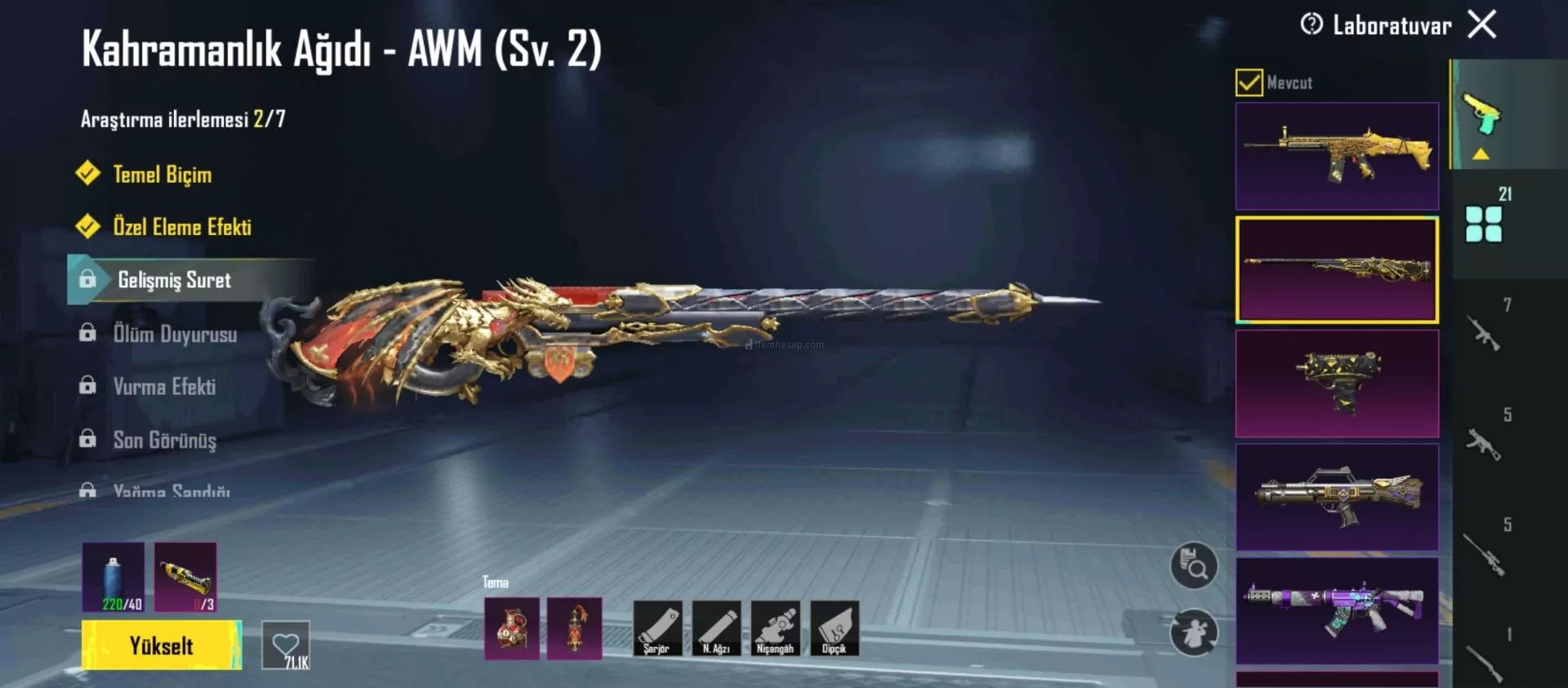Select the locked Son Görünüş stage
Screen dimensions: 1568x688
[164, 440]
